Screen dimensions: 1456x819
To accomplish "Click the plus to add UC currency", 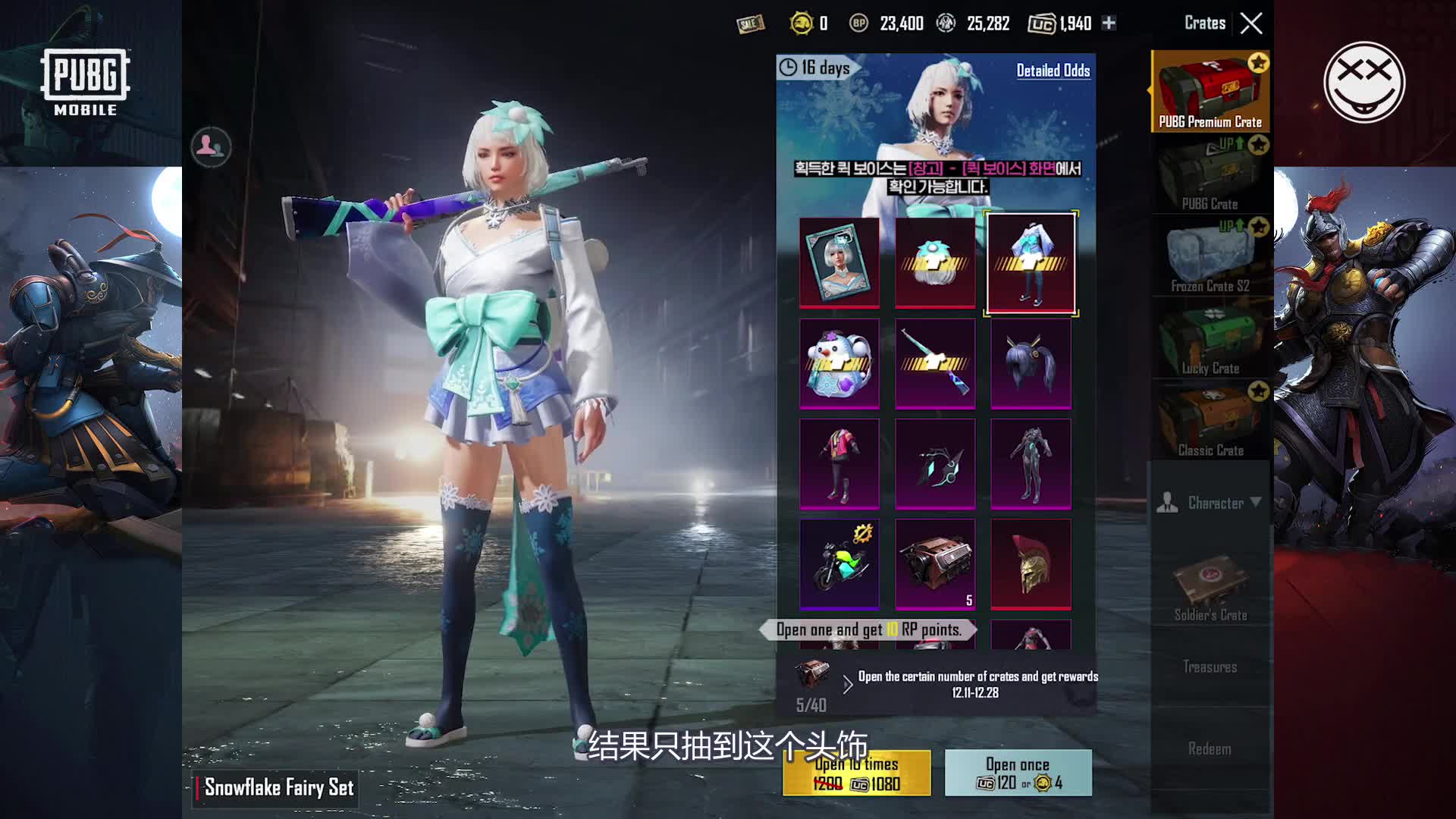I will tap(1109, 23).
